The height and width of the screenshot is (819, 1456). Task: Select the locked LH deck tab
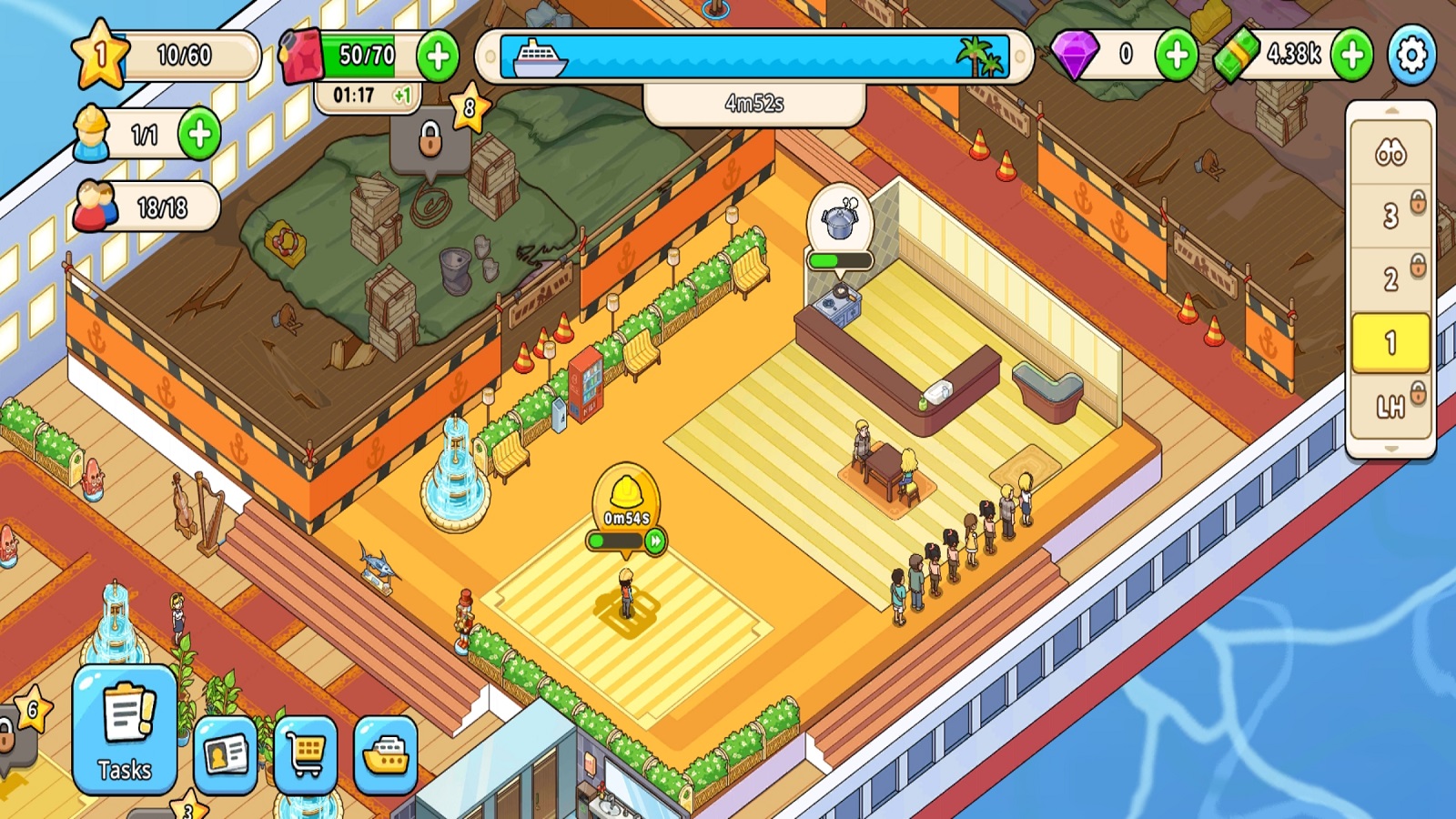[1390, 406]
